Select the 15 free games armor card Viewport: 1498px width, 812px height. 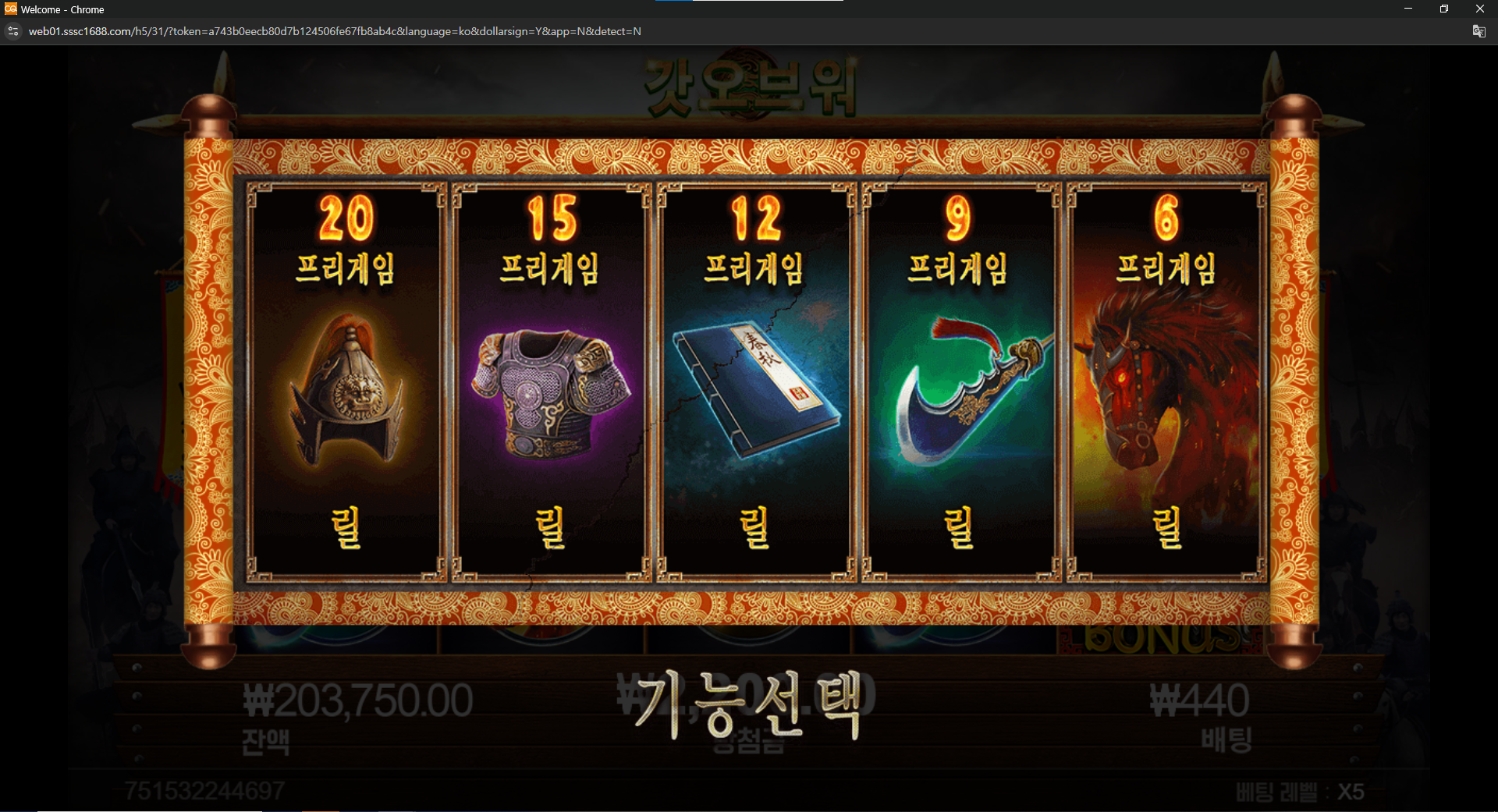pyautogui.click(x=551, y=382)
